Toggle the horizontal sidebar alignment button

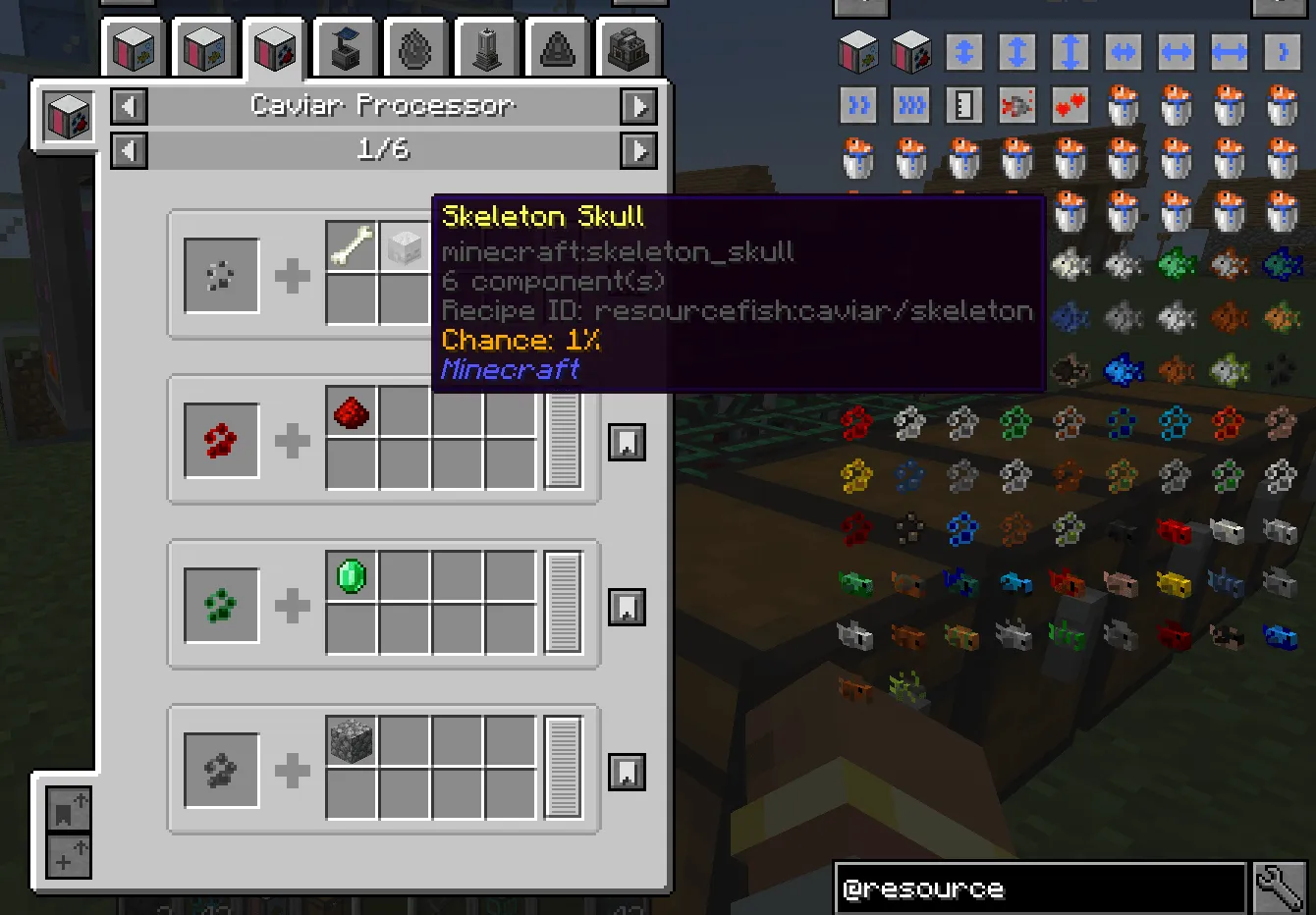(x=1176, y=53)
